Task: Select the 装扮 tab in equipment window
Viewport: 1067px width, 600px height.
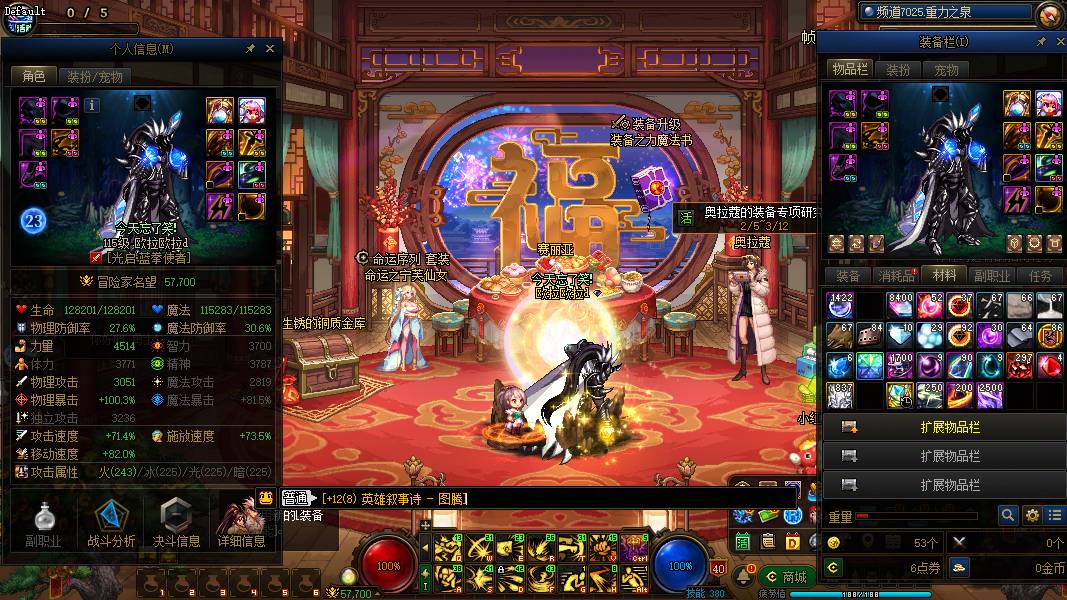Action: pyautogui.click(x=898, y=70)
